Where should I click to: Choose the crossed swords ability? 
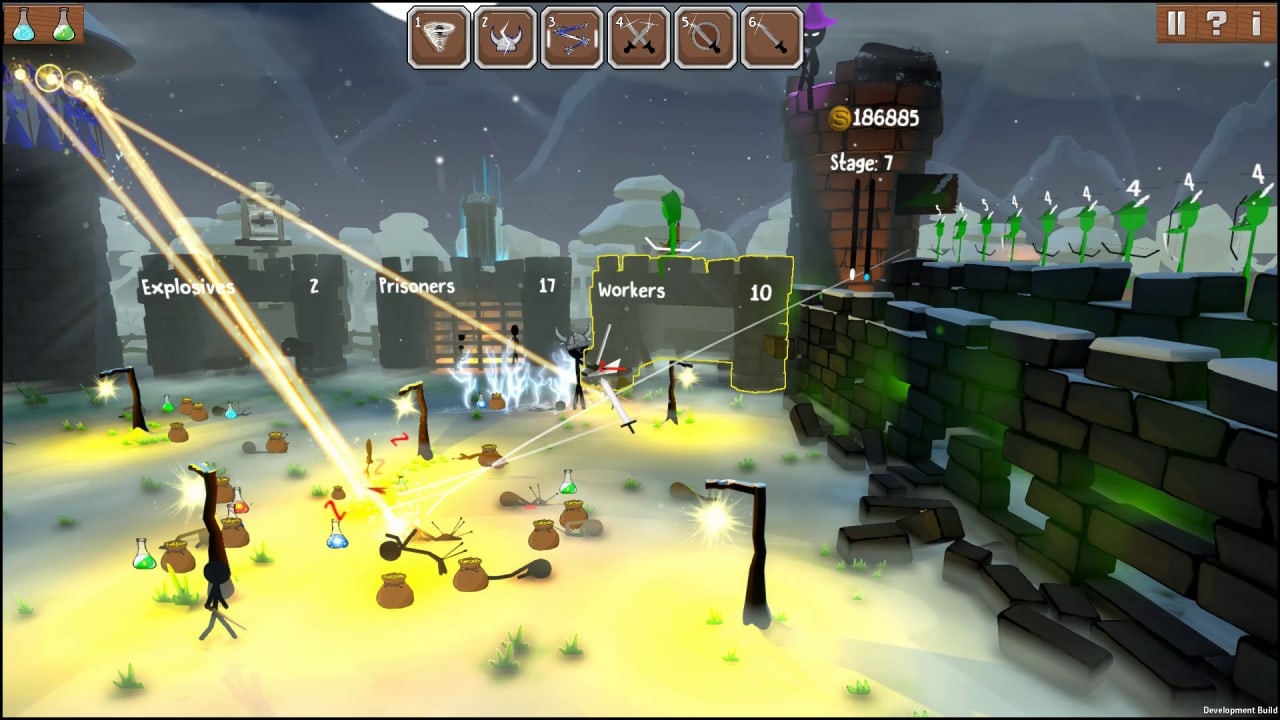tap(638, 38)
